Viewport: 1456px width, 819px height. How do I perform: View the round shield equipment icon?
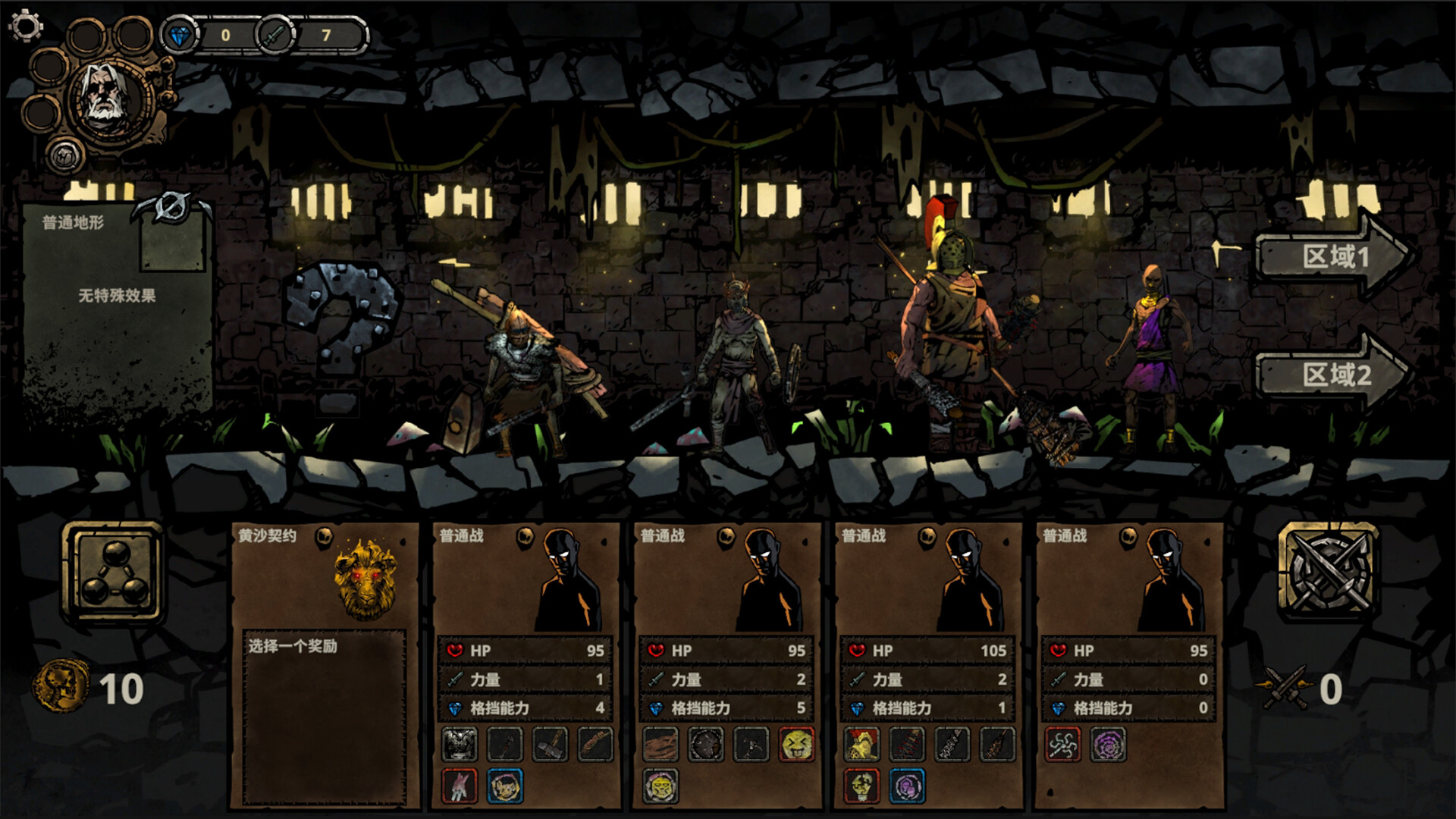[x=705, y=745]
